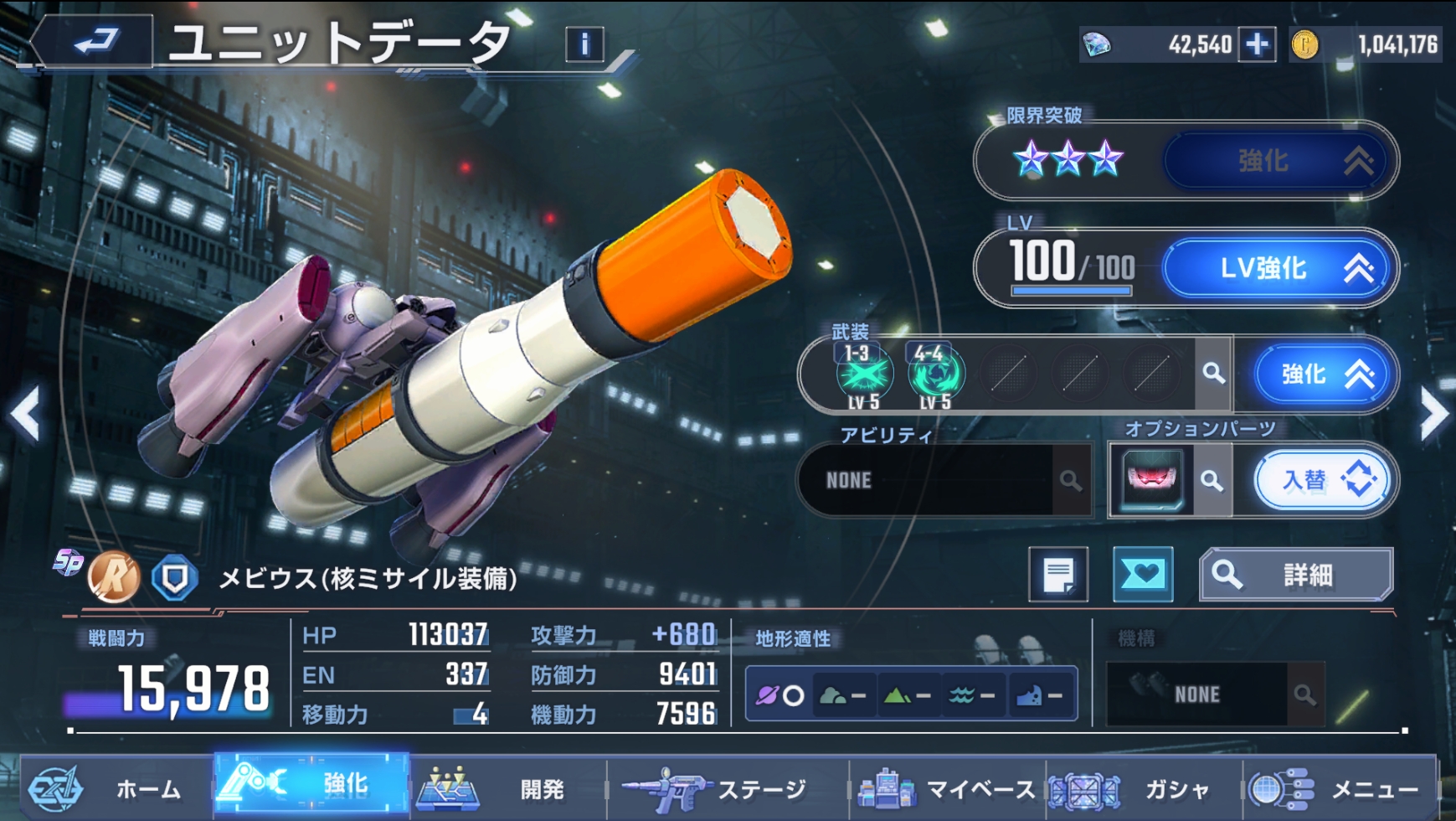Select the 1-3 weapon icon
Viewport: 1456px width, 821px height.
[863, 374]
